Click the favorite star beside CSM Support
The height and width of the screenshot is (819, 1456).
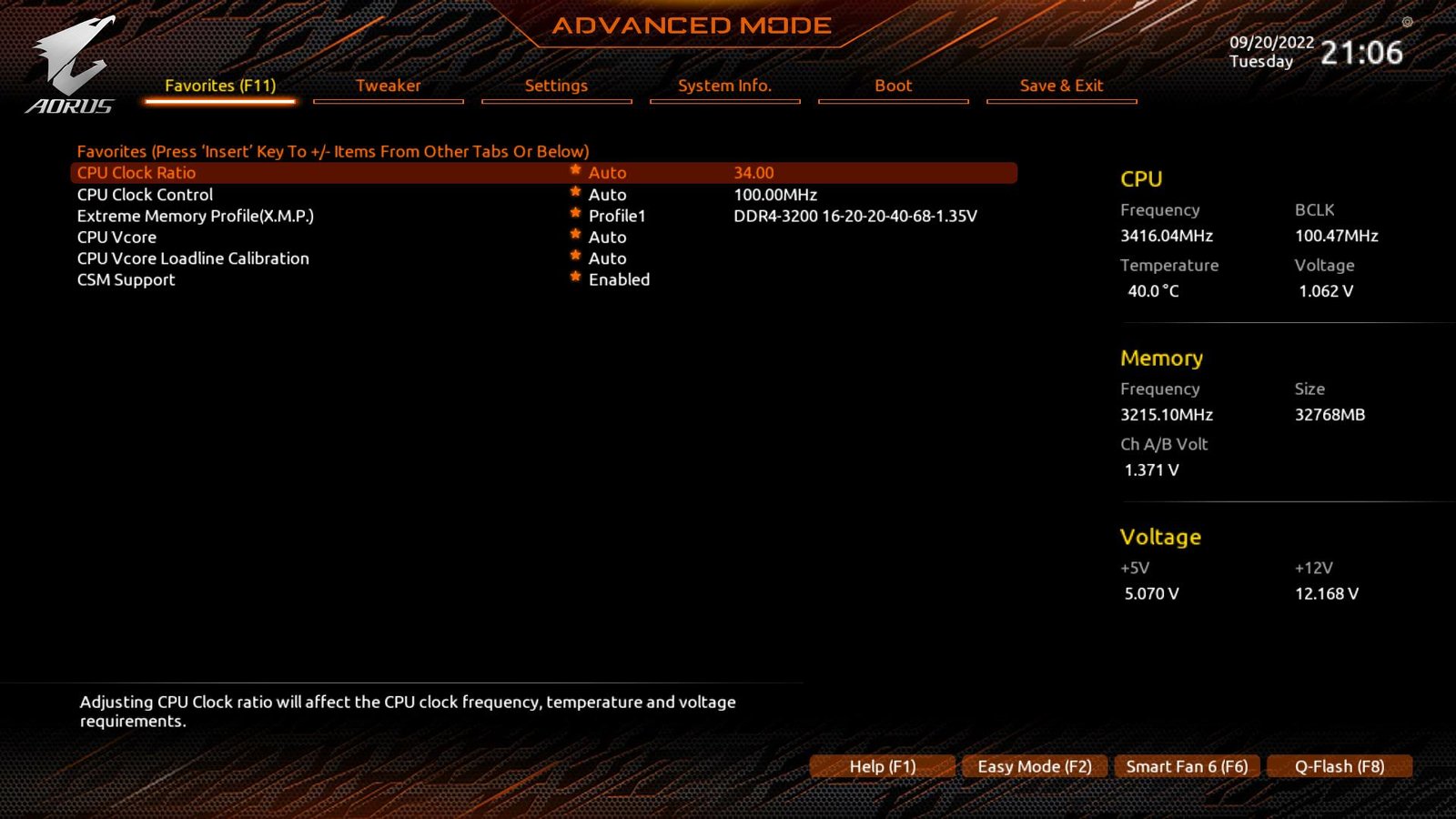(x=575, y=279)
